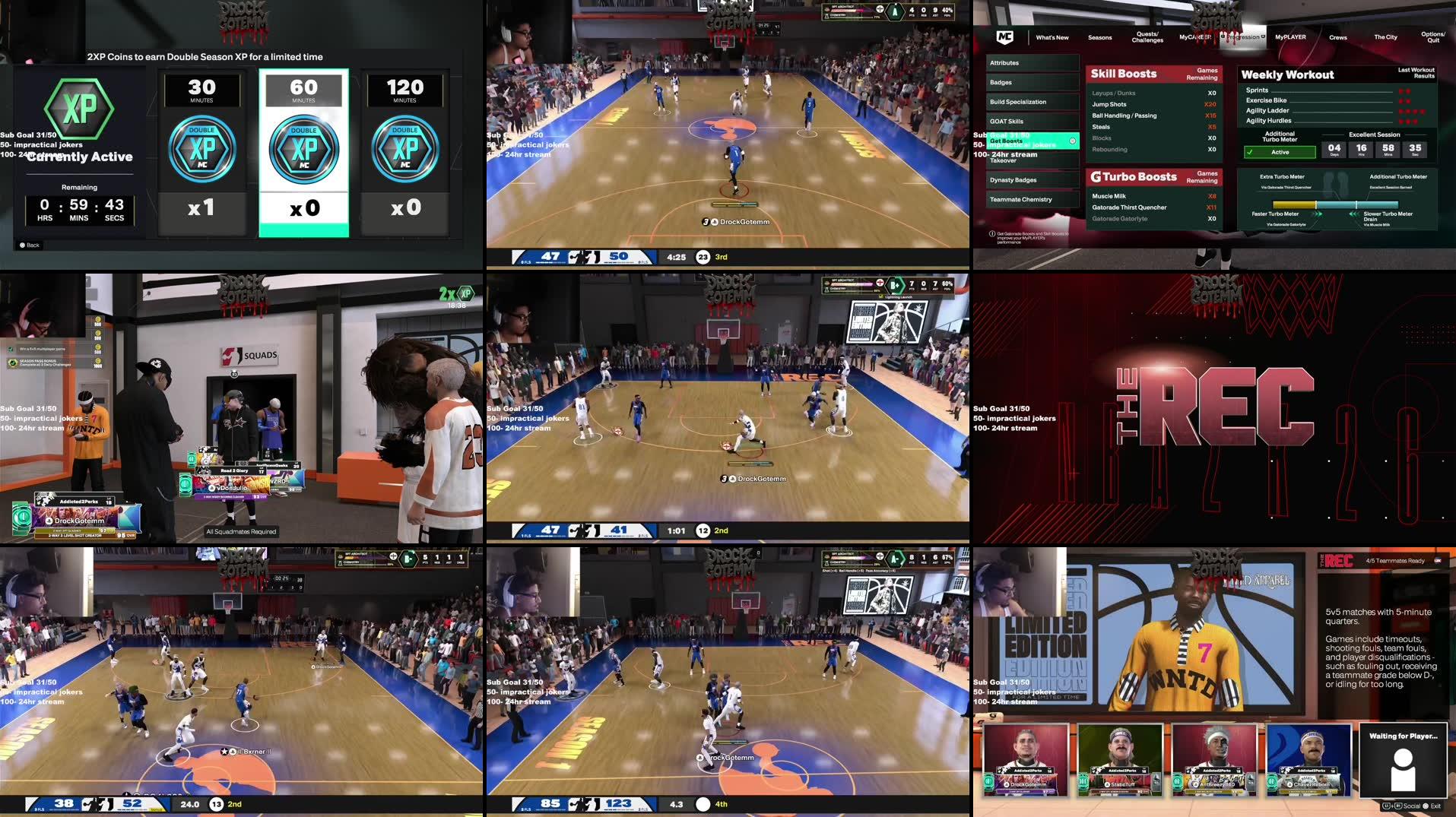This screenshot has width=1456, height=817.
Task: Select Attributes in the progression sidebar
Action: 1033,63
